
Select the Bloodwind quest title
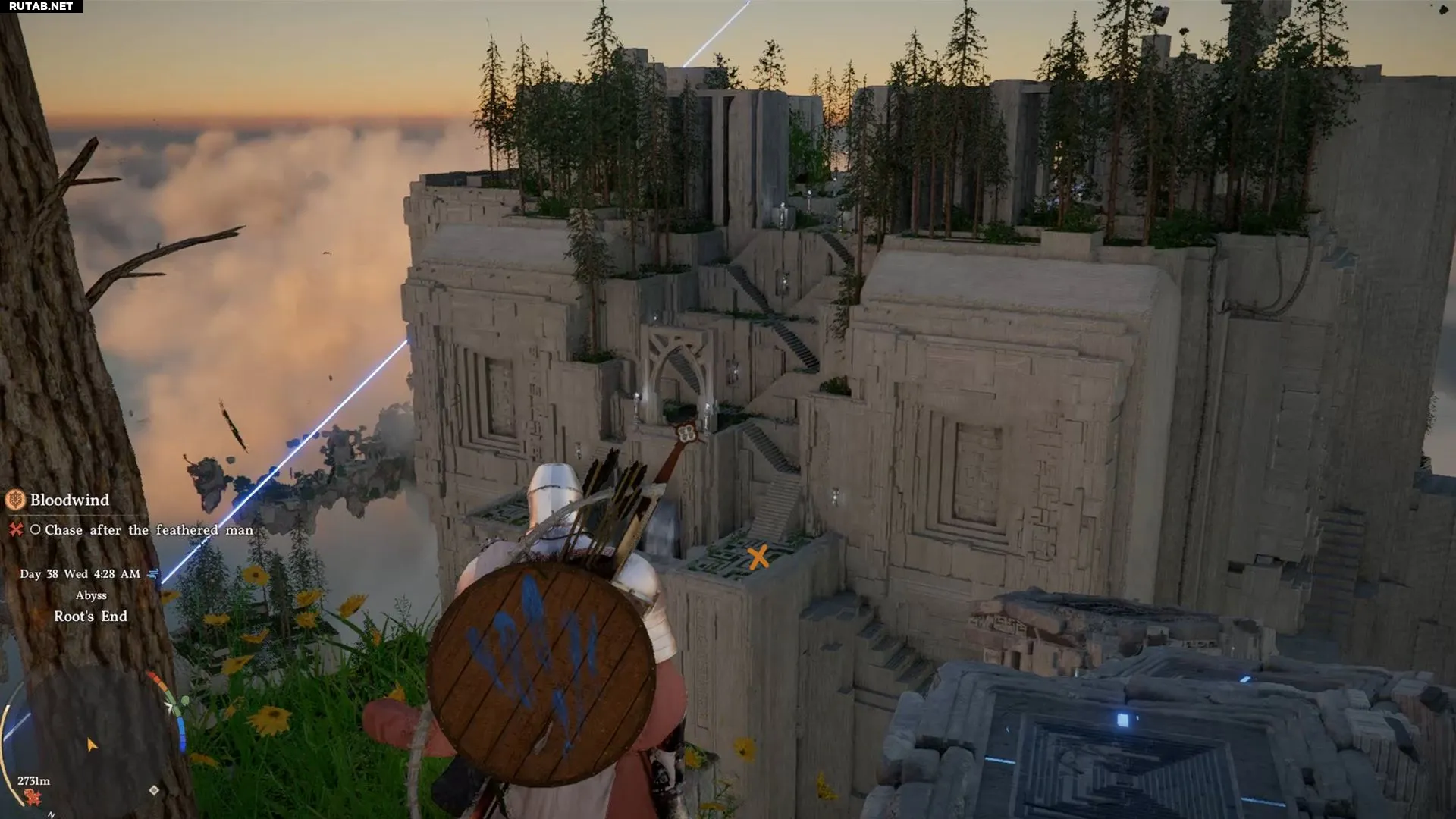pos(70,500)
